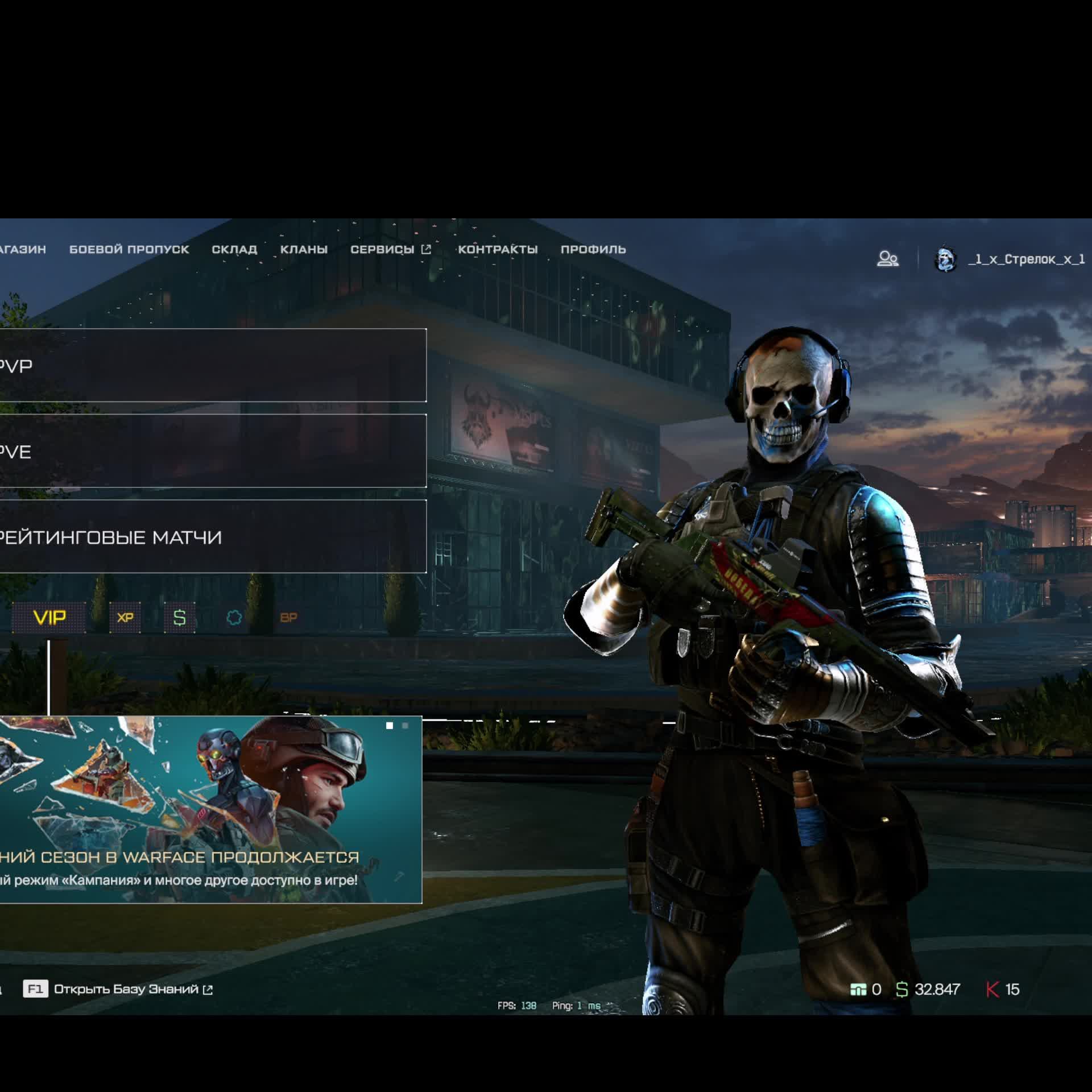1092x1092 pixels.
Task: Click the BP booster icon
Action: pos(288,618)
